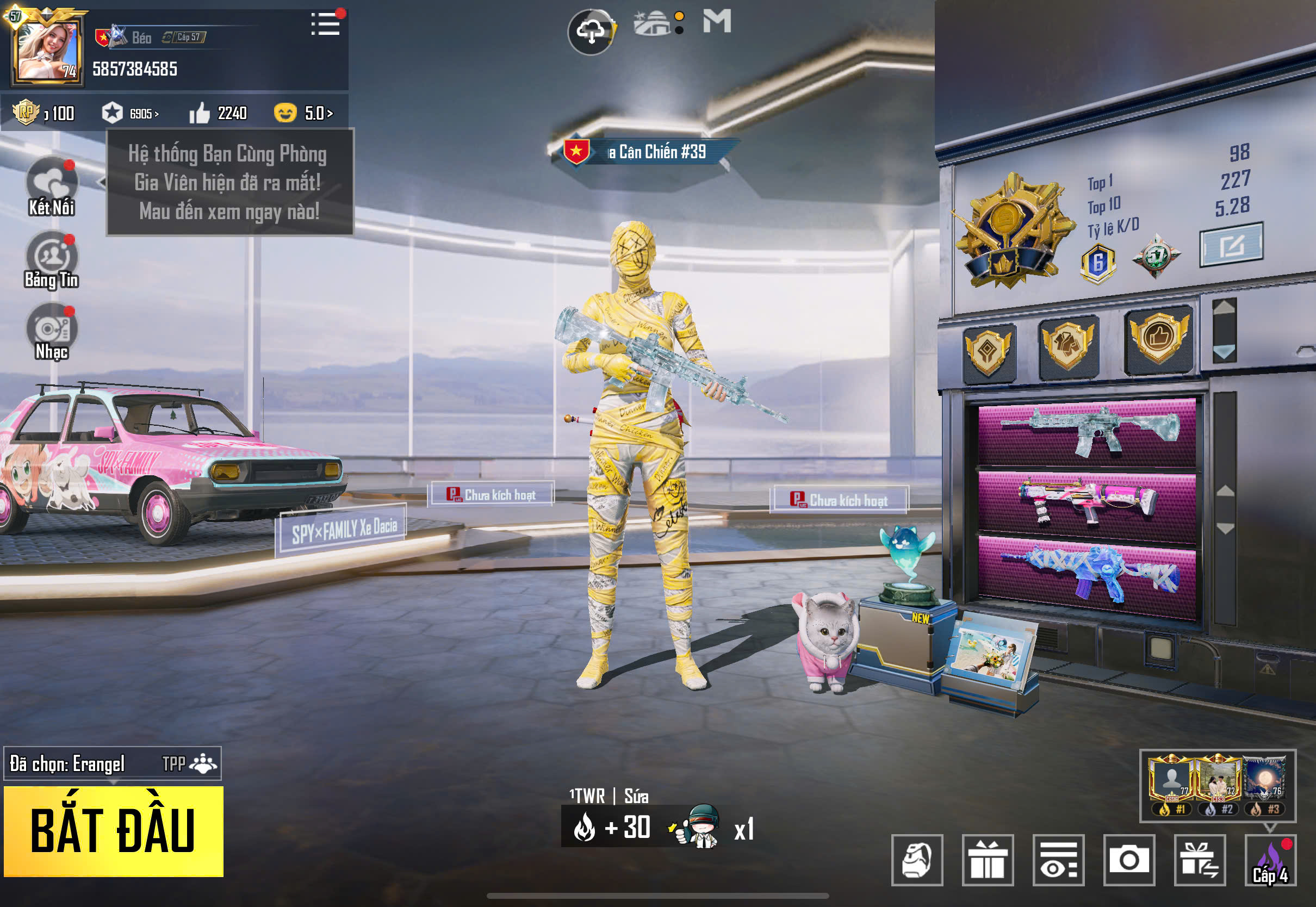Start the match with BẮT ĐẦU
This screenshot has height=907, width=1316.
coord(113,831)
